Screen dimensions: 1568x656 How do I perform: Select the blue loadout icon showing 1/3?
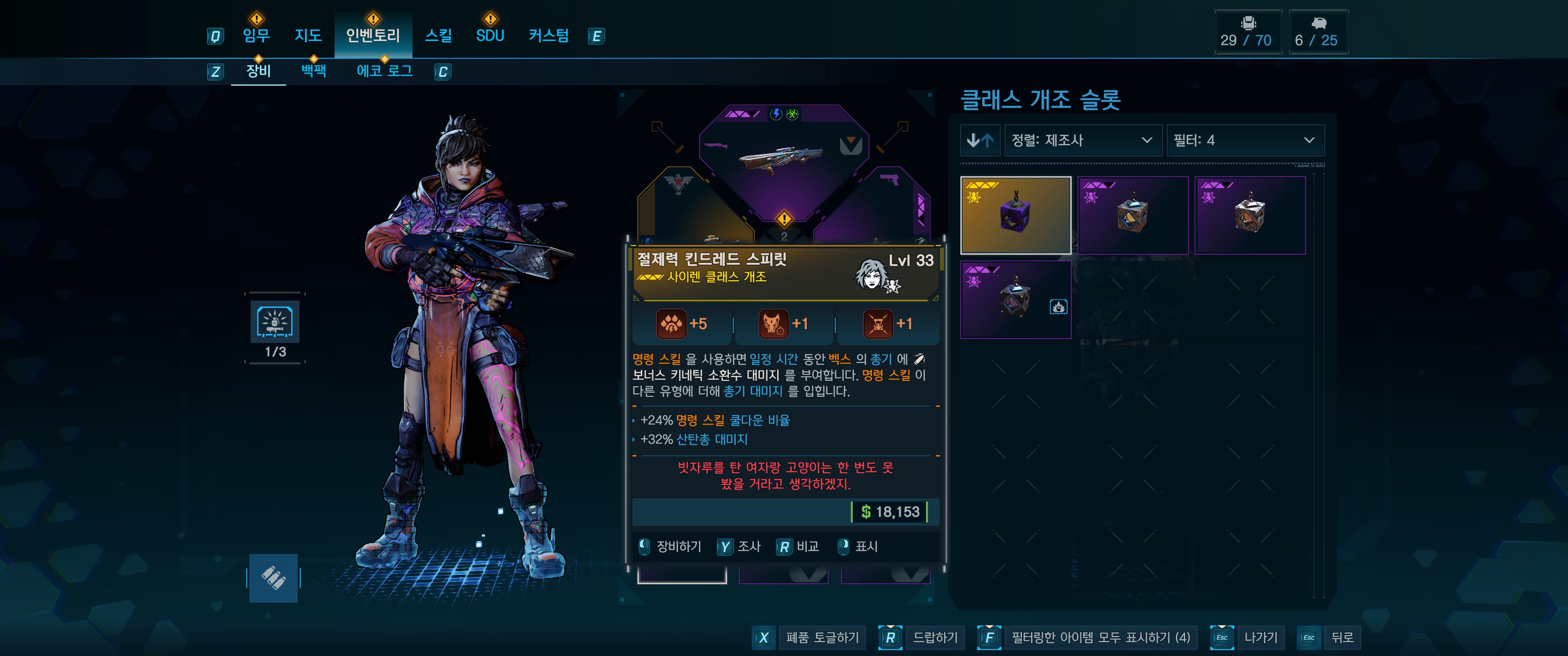coord(274,321)
